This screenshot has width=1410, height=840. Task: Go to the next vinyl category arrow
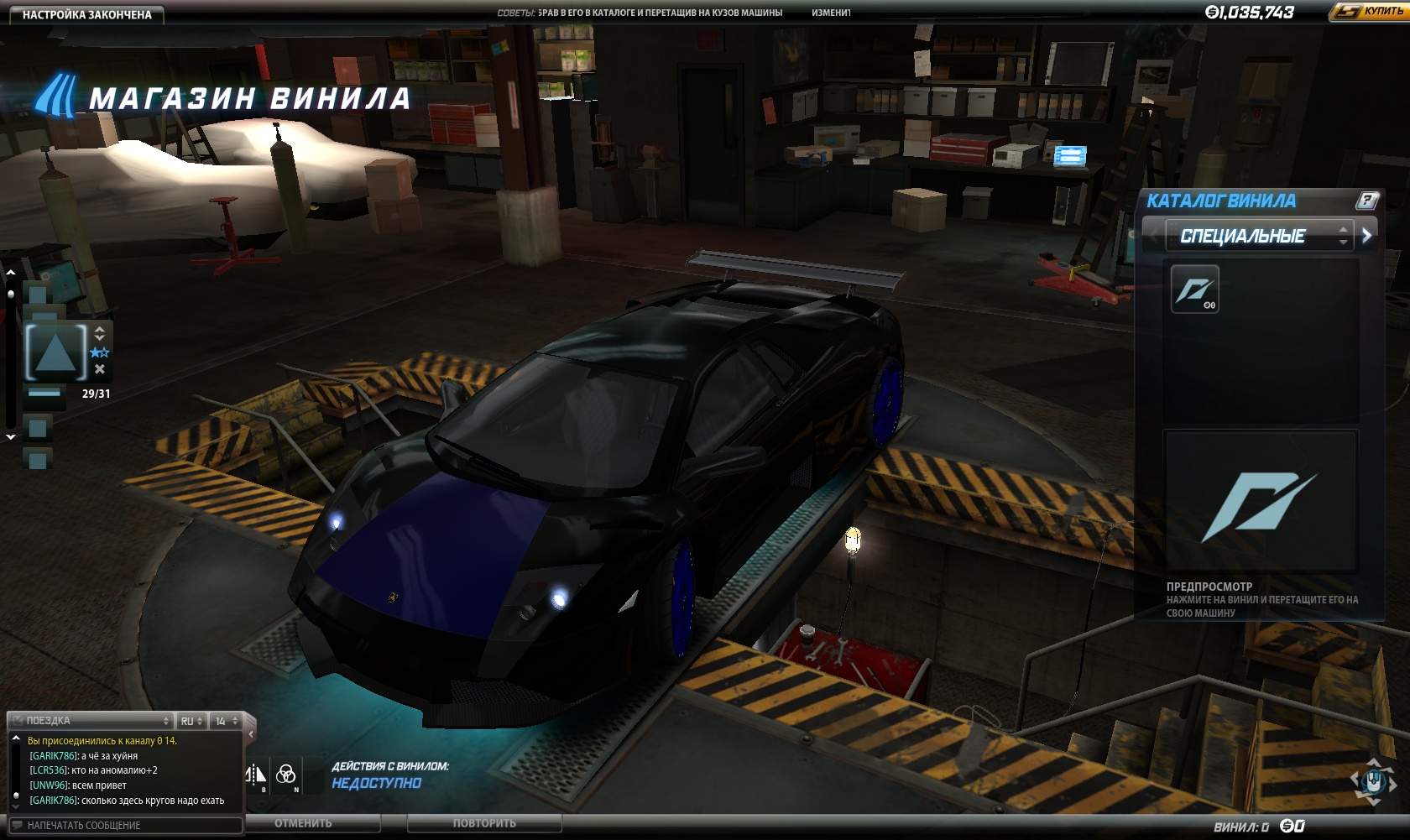pyautogui.click(x=1367, y=236)
